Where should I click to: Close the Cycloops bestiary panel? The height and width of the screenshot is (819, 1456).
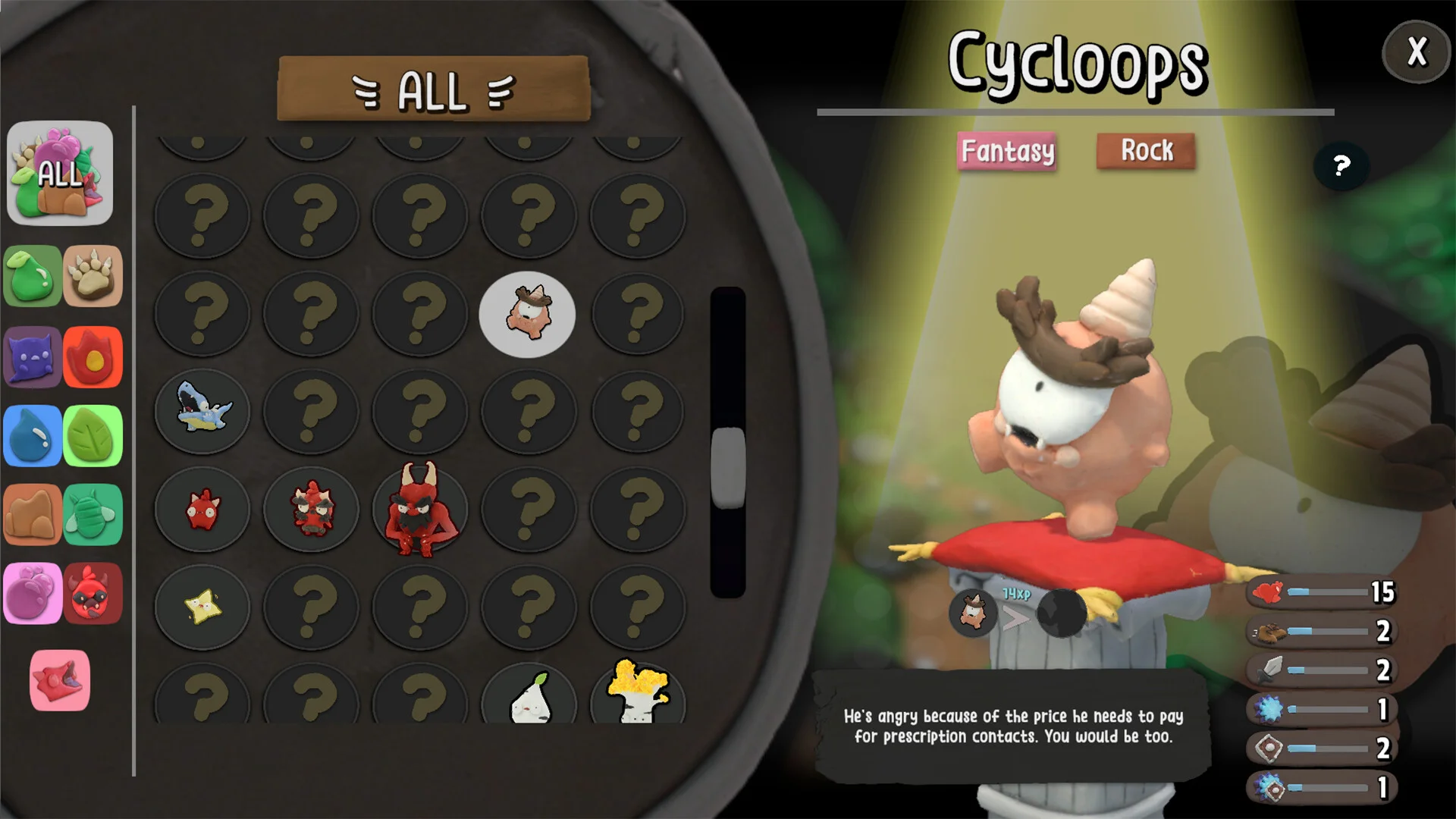[x=1416, y=52]
